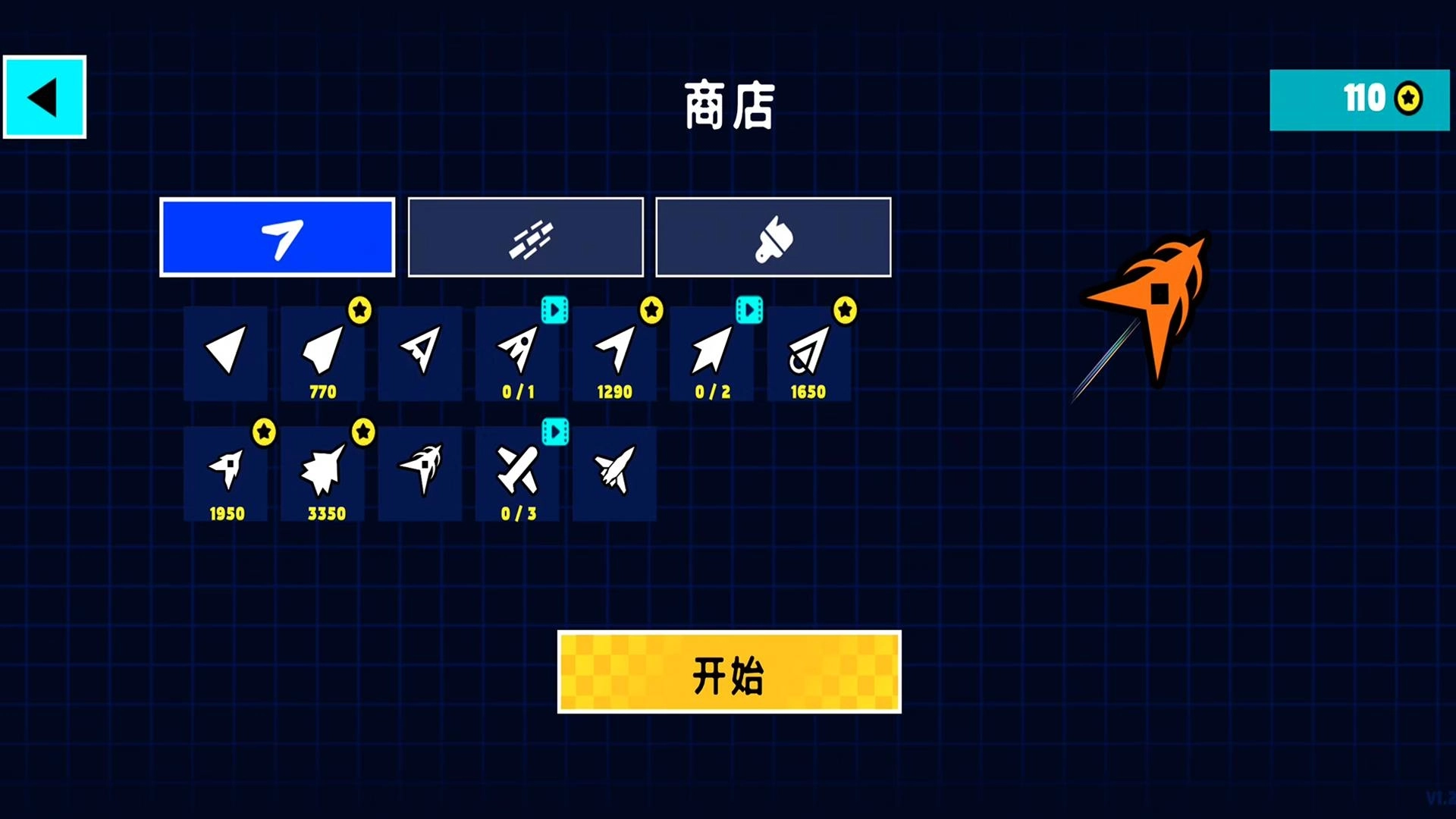This screenshot has width=1456, height=819.
Task: Switch to the paint skins tab
Action: [x=773, y=237]
